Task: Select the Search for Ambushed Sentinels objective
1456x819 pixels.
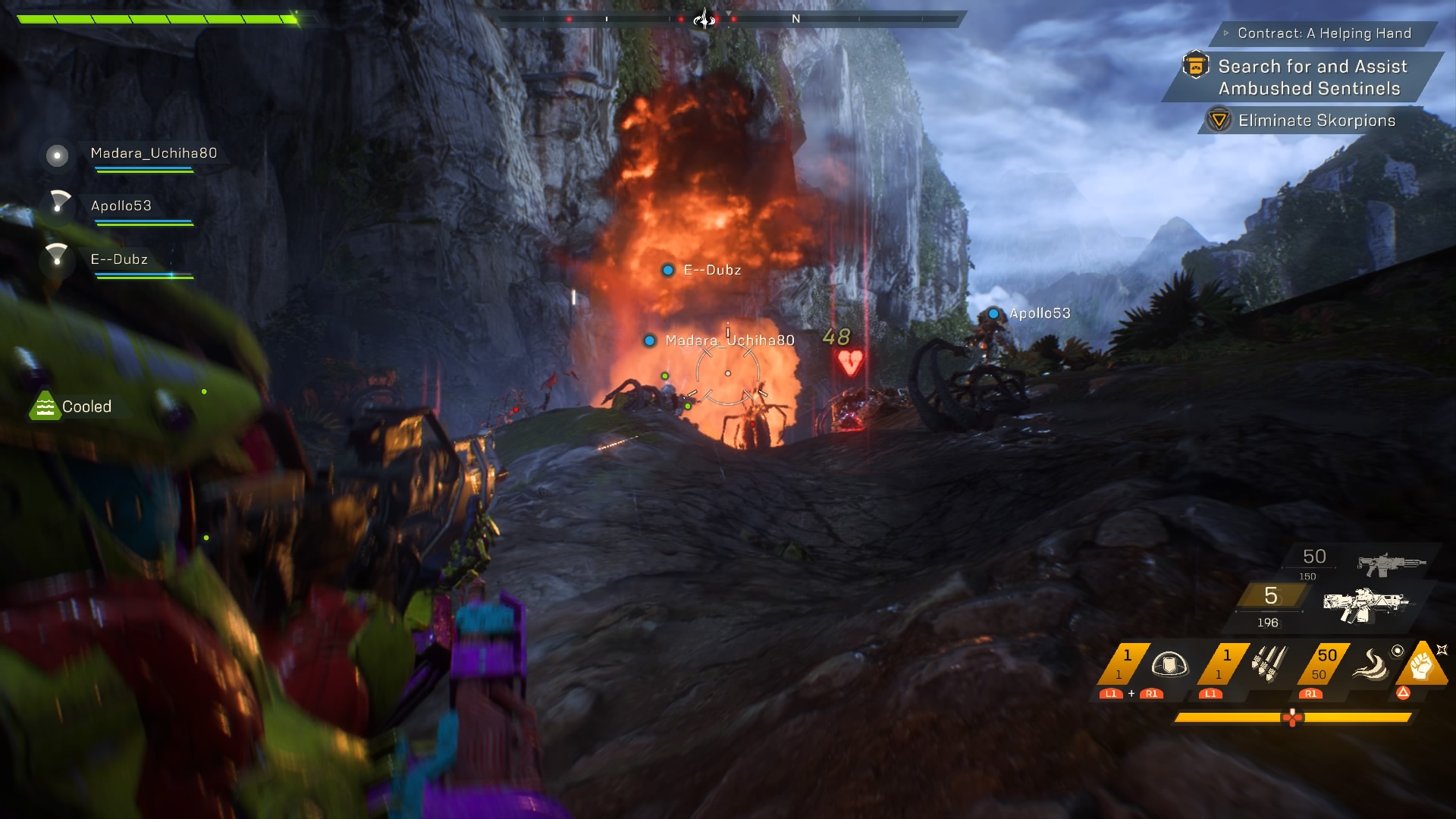Action: point(1312,77)
